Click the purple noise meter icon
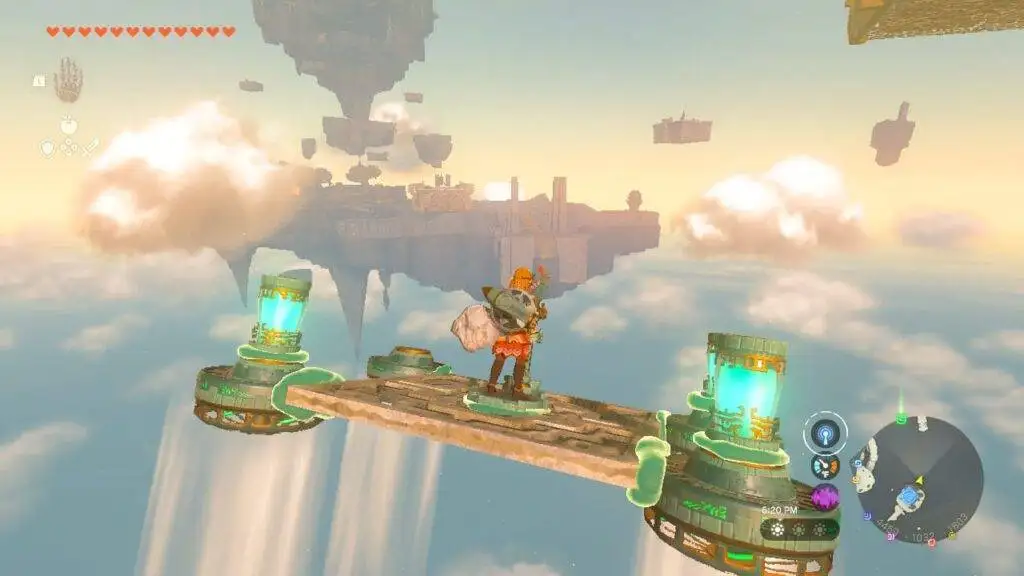Image resolution: width=1024 pixels, height=576 pixels. (825, 497)
